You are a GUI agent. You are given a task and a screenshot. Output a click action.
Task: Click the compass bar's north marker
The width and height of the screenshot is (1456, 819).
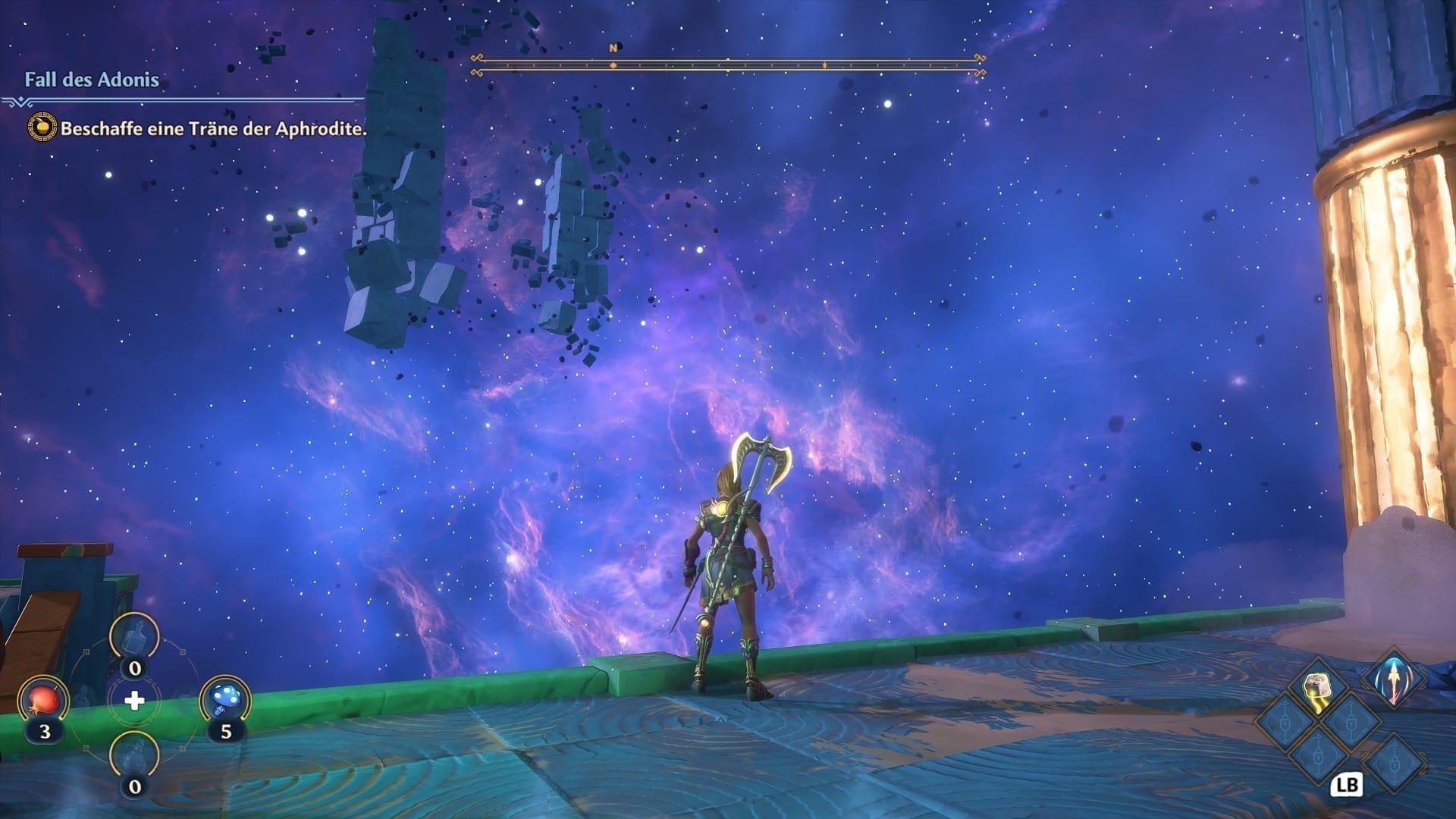(613, 49)
